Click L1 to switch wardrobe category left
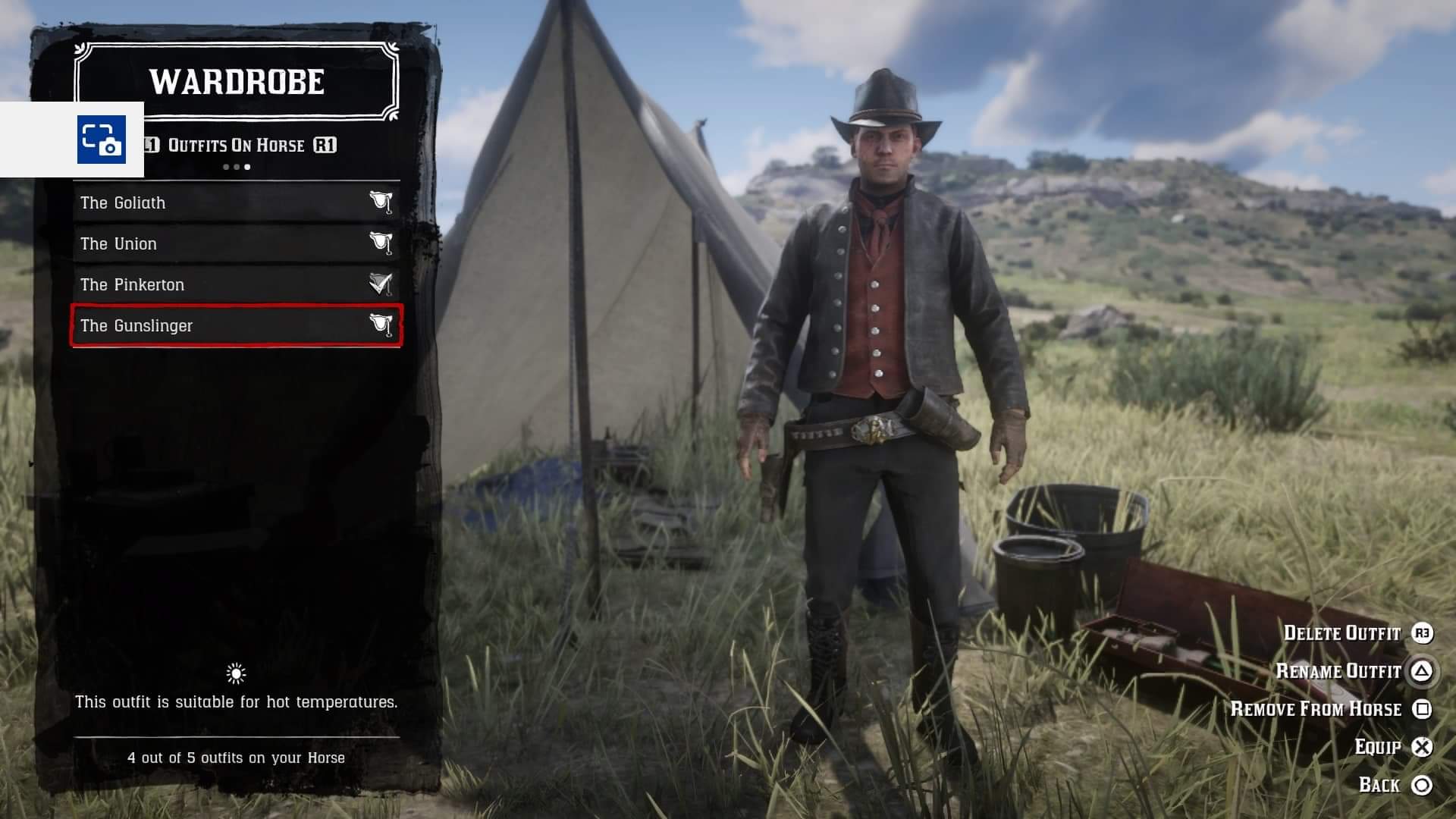This screenshot has height=819, width=1456. (x=151, y=145)
